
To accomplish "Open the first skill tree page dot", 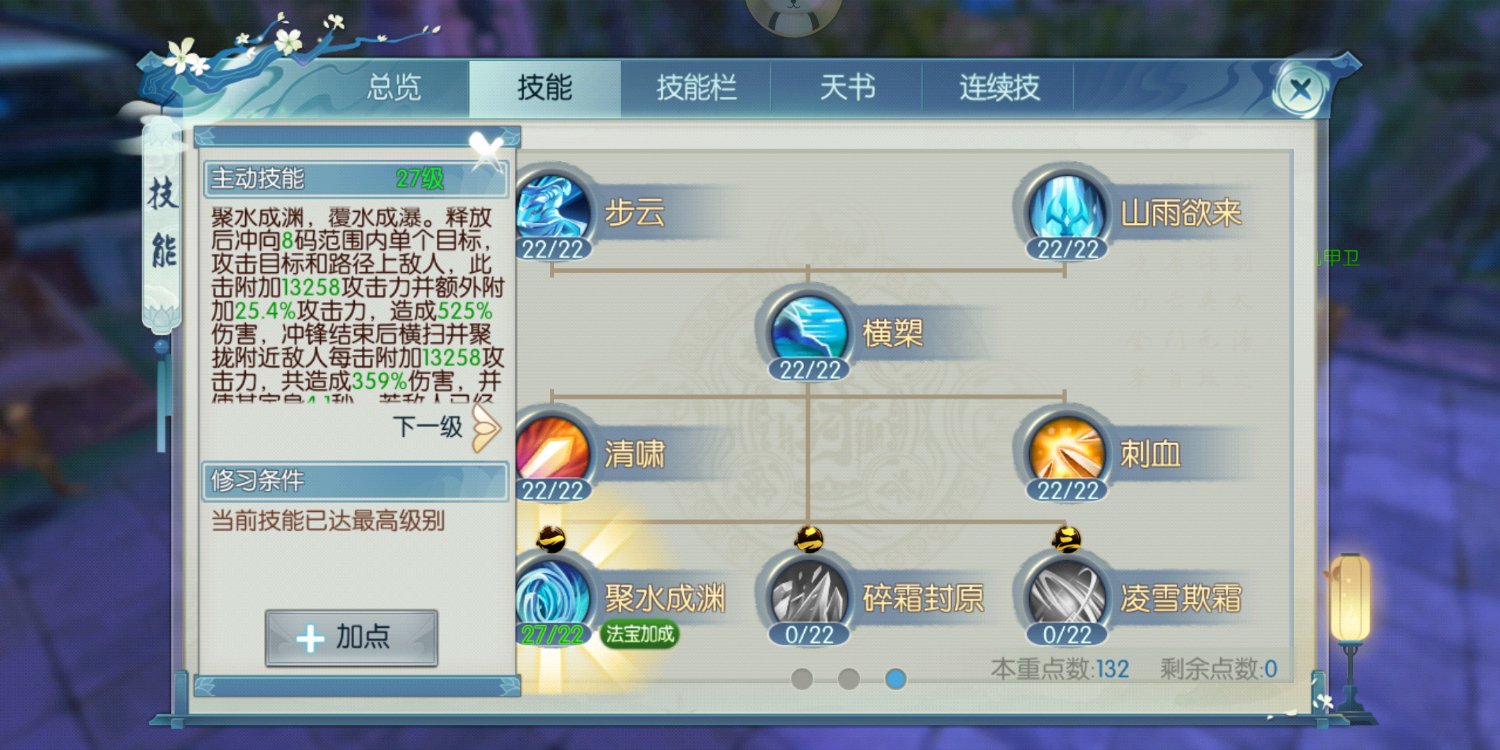I will tap(801, 678).
